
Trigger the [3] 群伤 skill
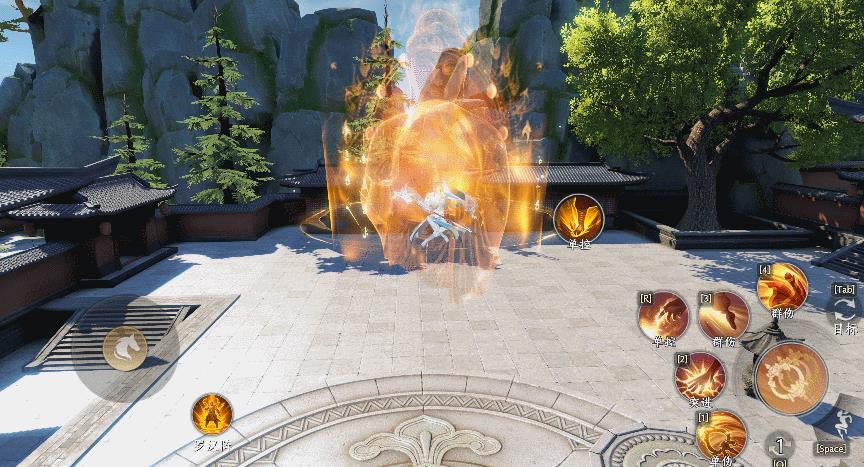[723, 318]
